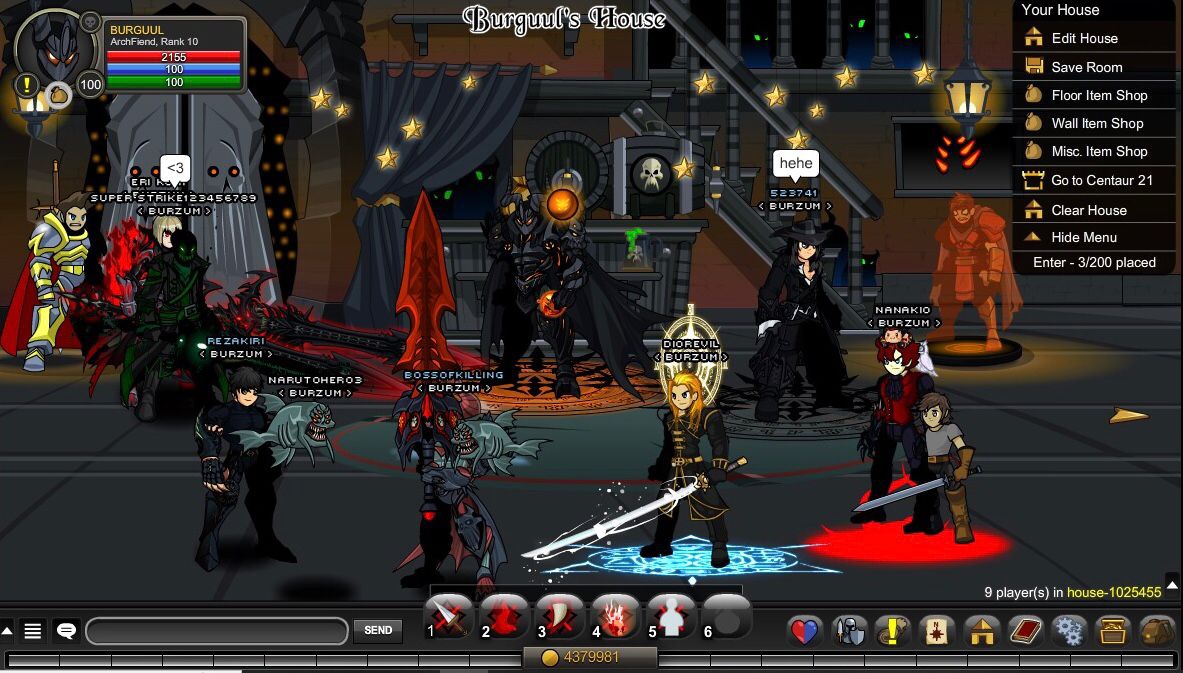
Task: Open the Floor Item Shop
Action: 1098,95
